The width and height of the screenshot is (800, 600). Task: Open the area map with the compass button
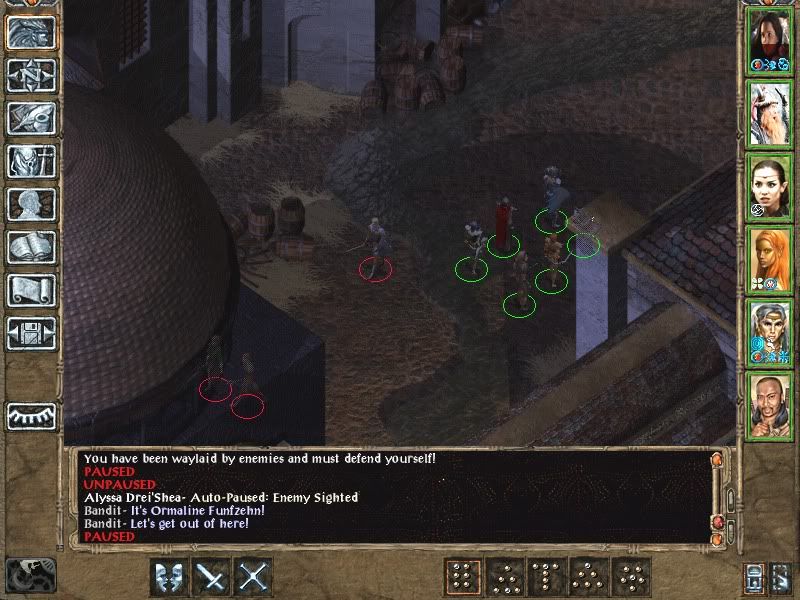point(31,75)
